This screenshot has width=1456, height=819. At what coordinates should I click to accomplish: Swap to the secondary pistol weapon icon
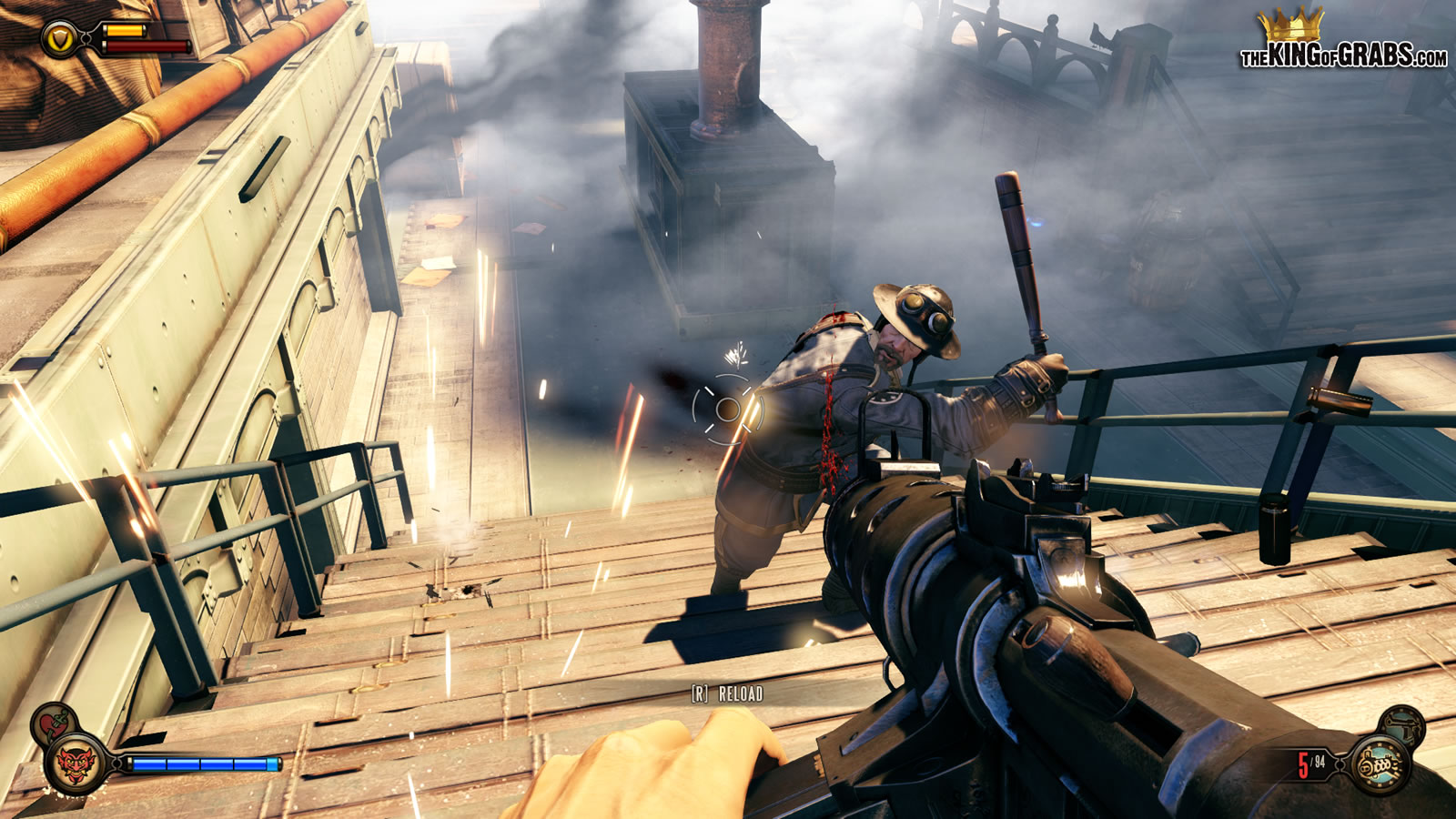point(1402,724)
